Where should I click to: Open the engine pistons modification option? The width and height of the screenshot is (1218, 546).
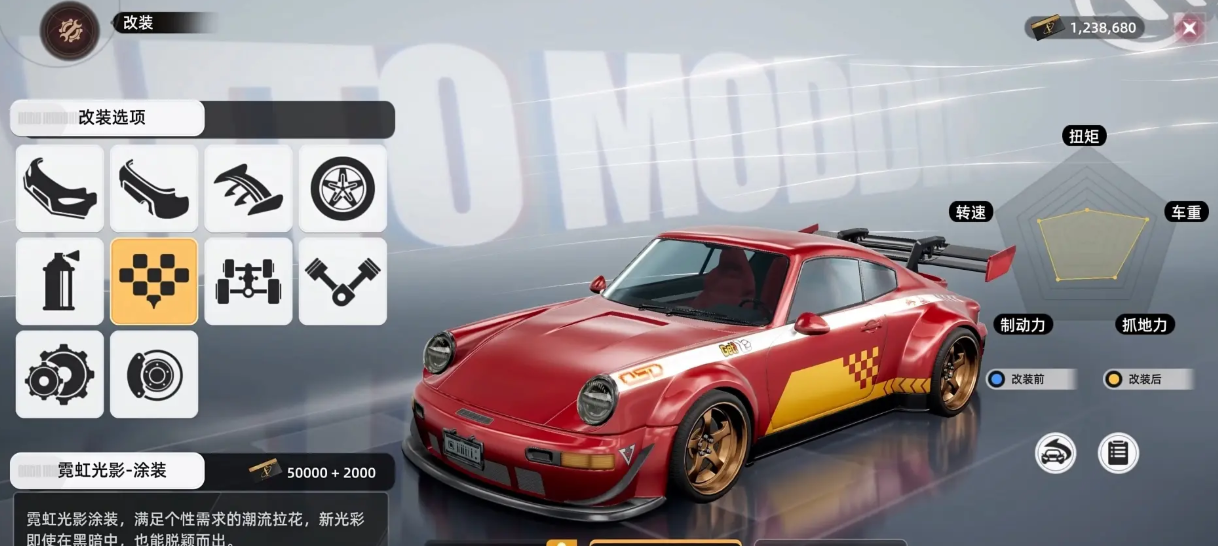coord(342,282)
